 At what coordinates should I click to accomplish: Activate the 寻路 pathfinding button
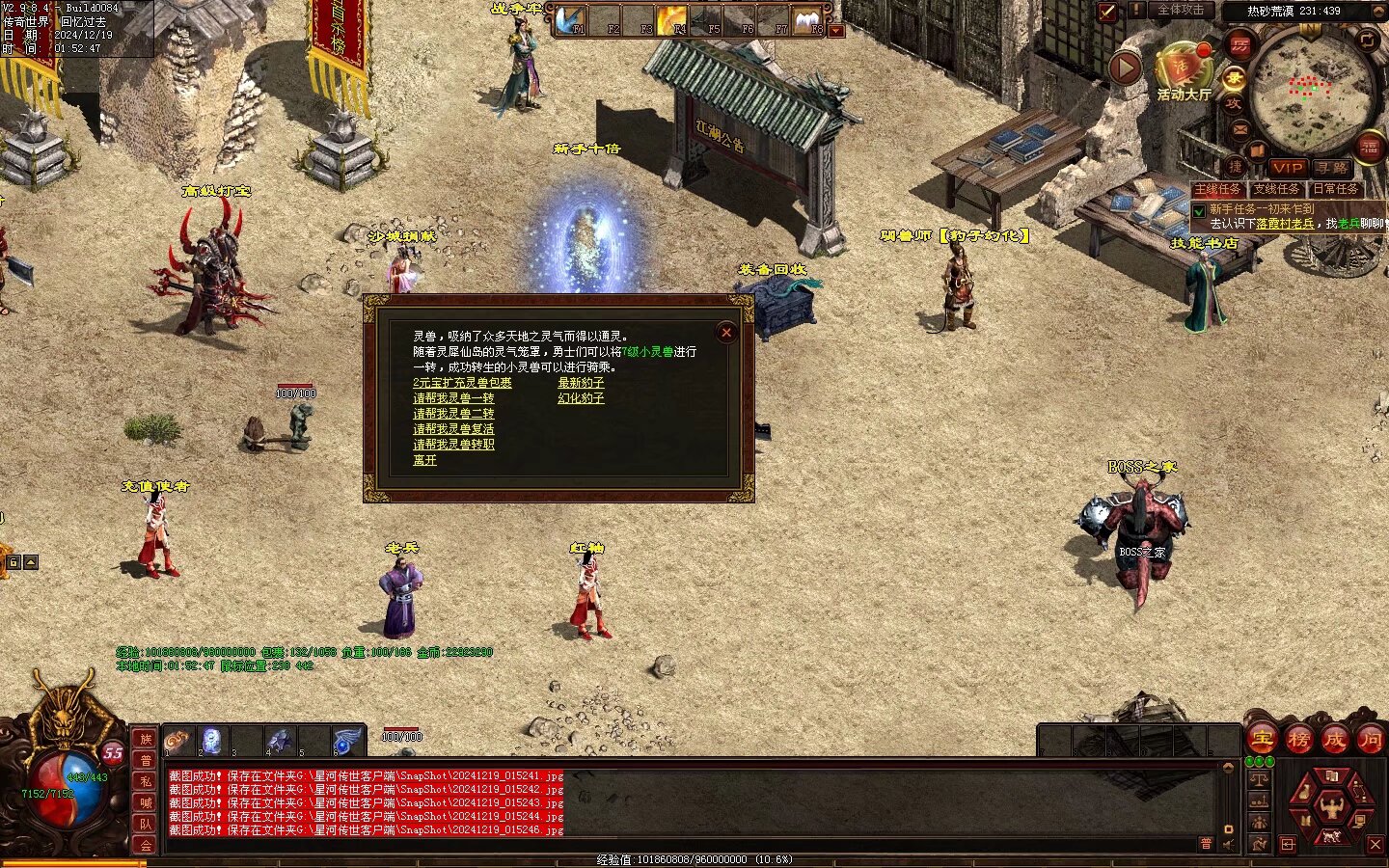tap(1332, 168)
